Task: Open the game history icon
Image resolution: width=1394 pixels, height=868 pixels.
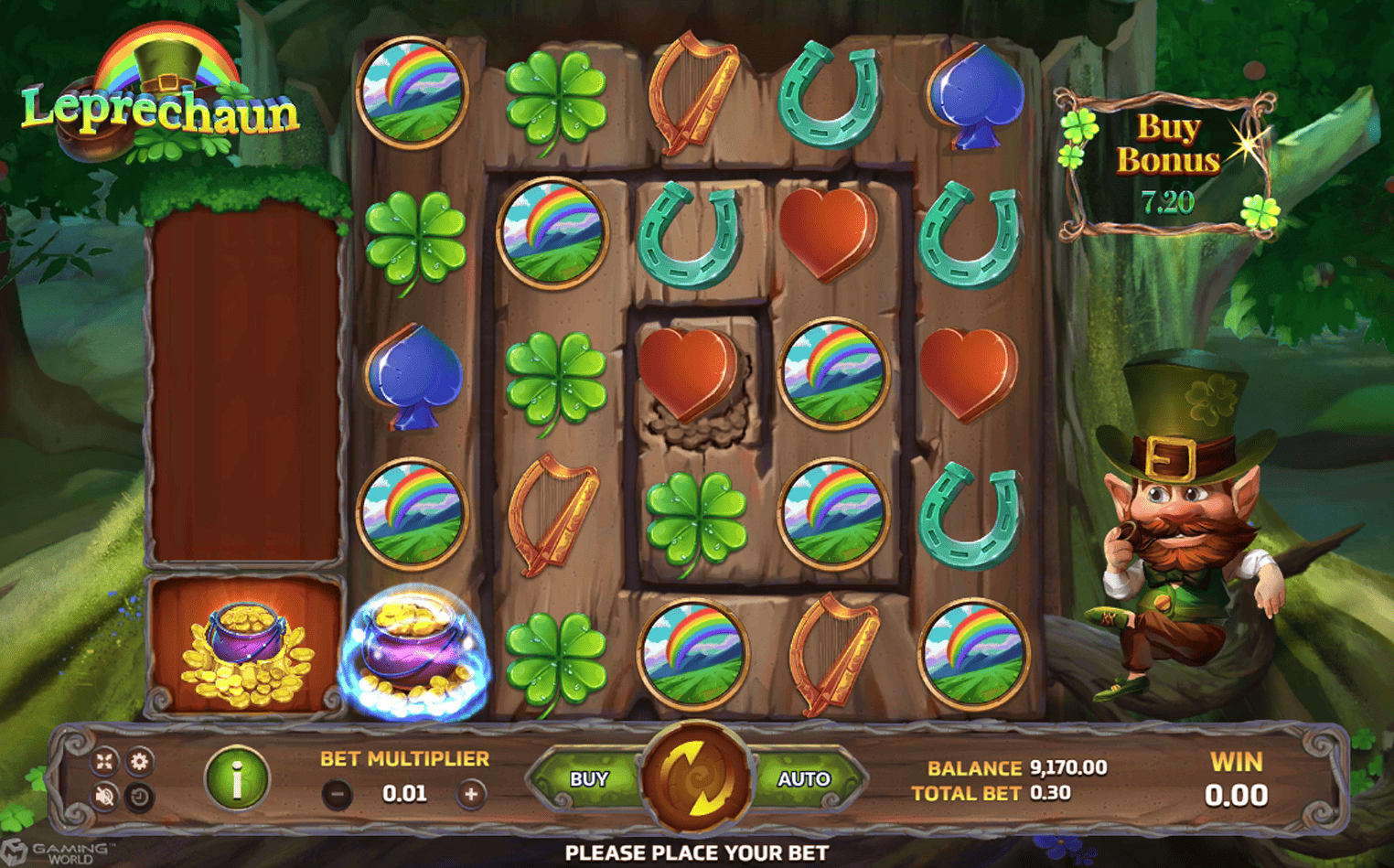Action: click(142, 795)
